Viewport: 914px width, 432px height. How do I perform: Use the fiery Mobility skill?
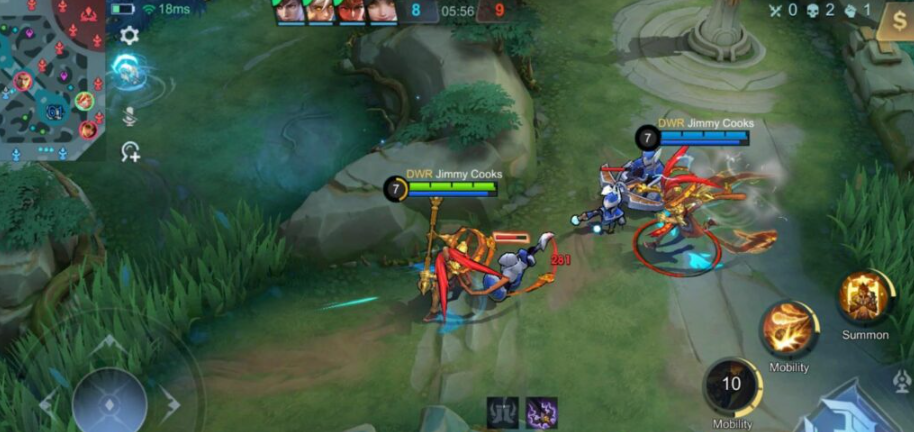point(789,330)
